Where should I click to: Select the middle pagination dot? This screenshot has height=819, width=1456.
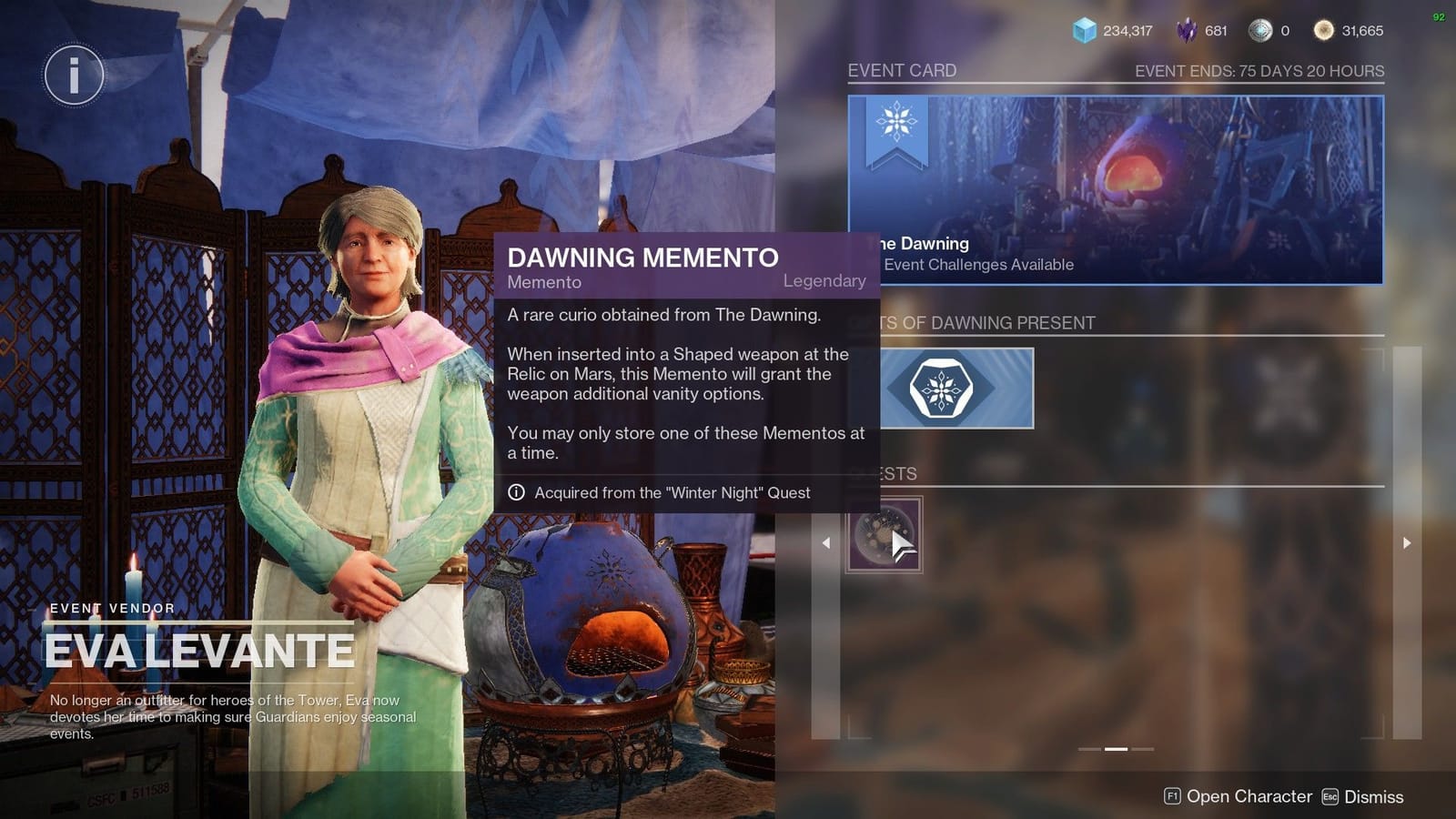click(x=1115, y=749)
